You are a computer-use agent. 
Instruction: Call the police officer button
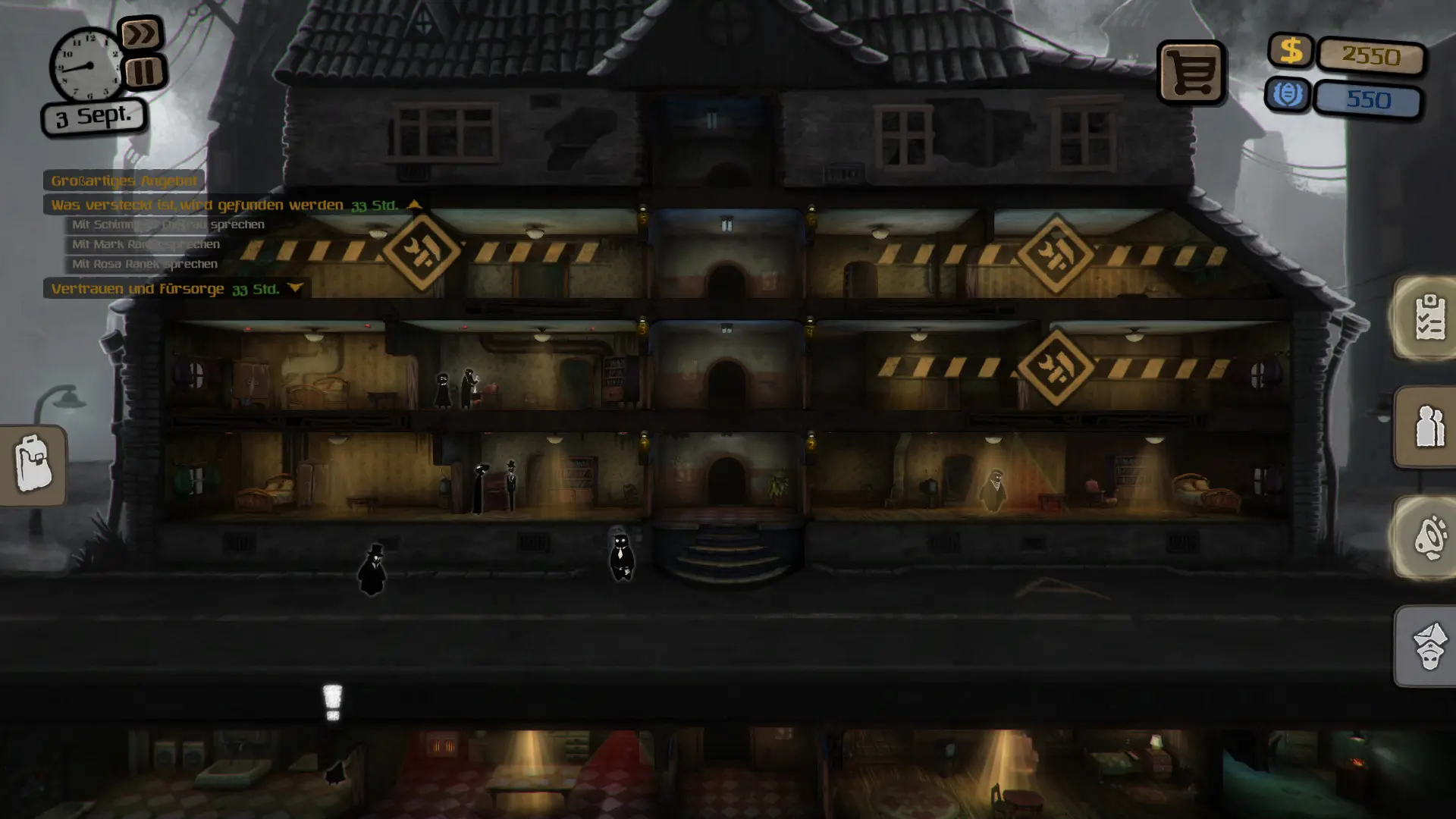1429,646
